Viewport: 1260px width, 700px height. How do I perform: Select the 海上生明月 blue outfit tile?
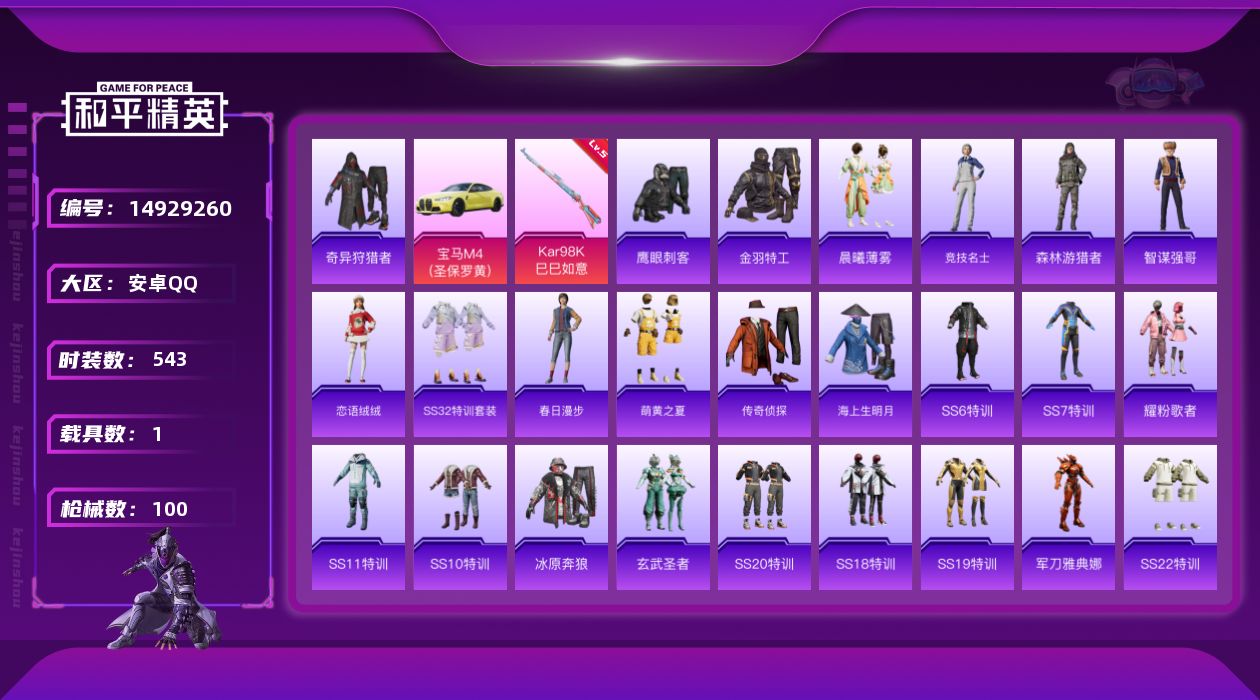(x=865, y=363)
